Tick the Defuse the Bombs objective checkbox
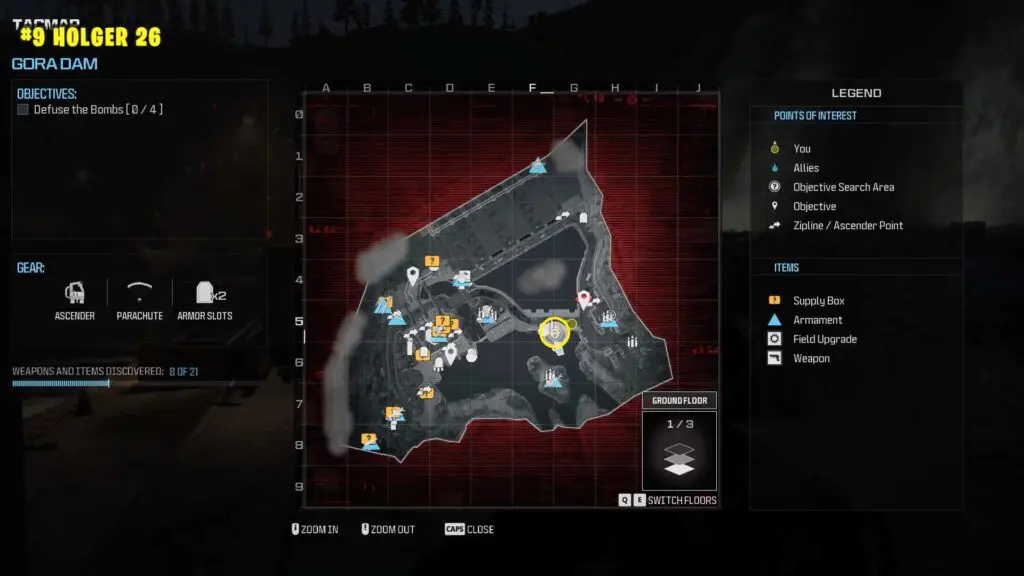1024x576 pixels. coord(23,110)
